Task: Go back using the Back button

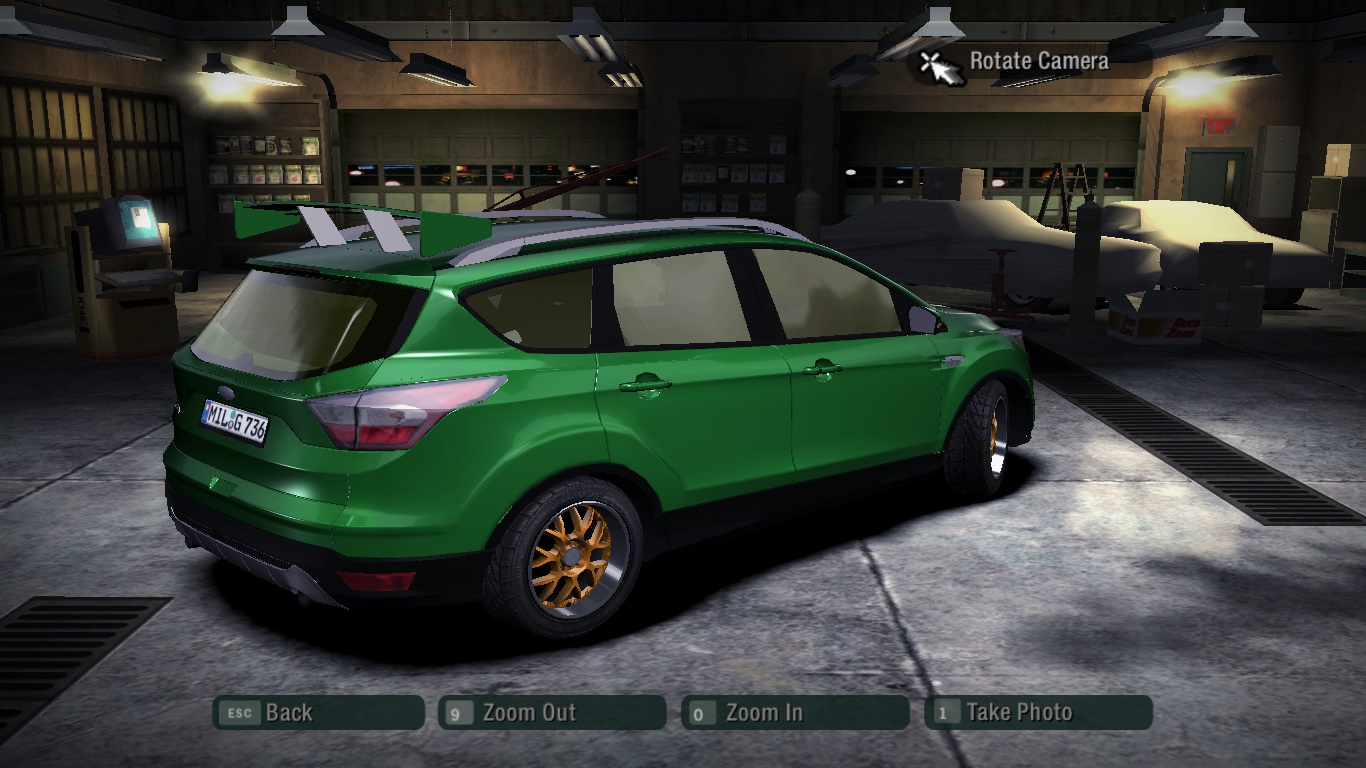Action: [x=318, y=713]
